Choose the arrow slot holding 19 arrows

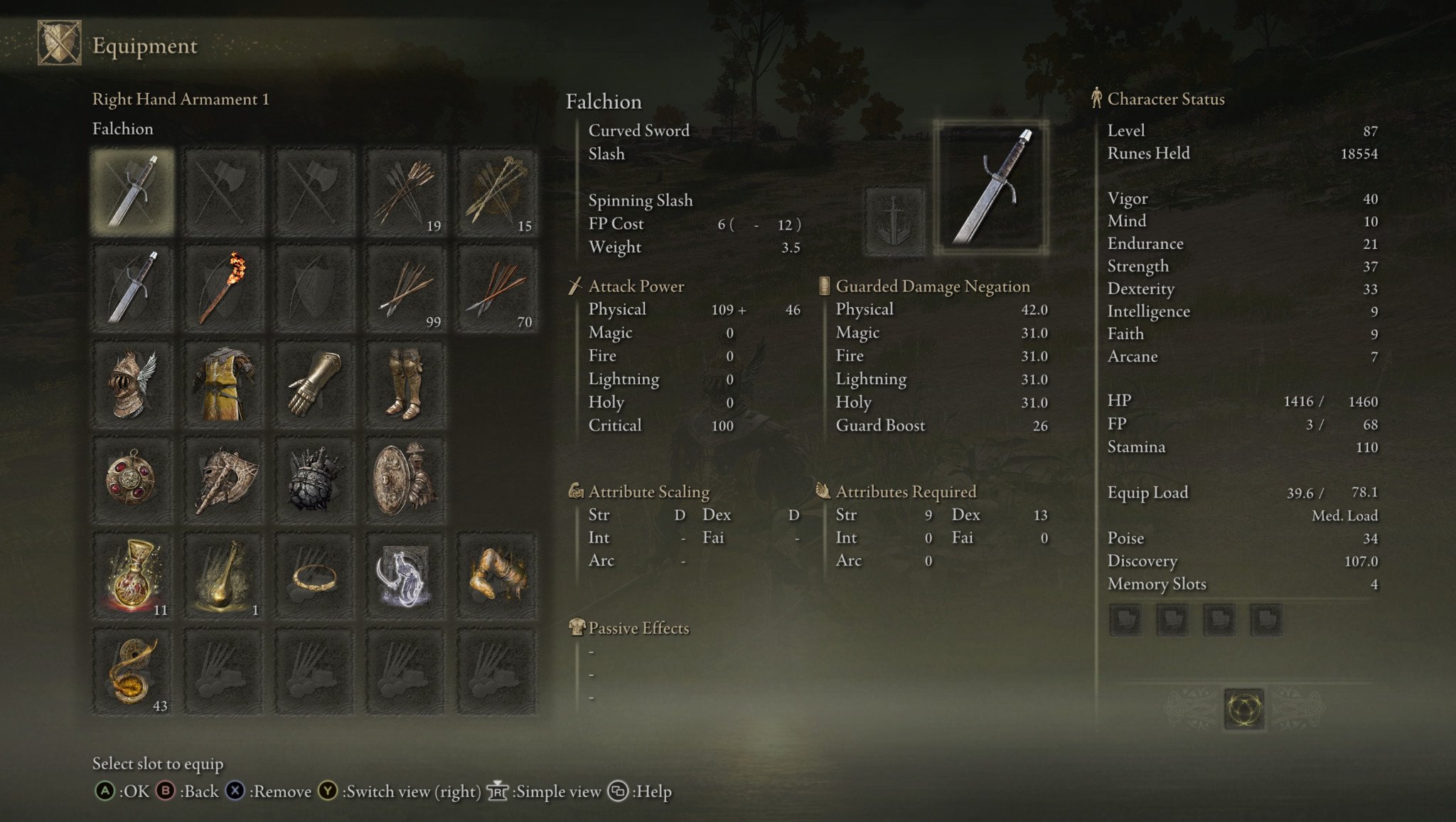tap(406, 192)
